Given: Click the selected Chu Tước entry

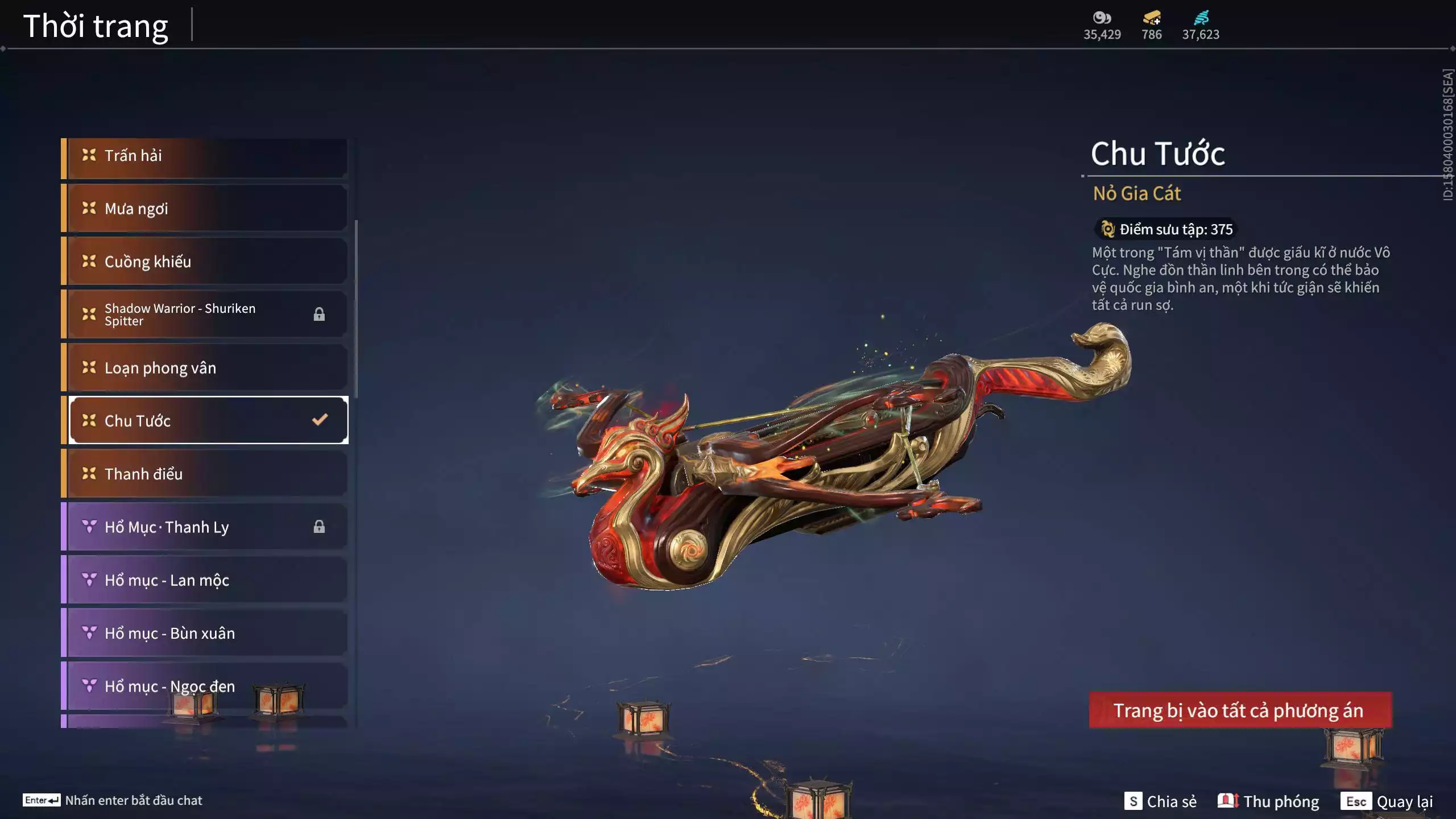Looking at the screenshot, I should [205, 421].
